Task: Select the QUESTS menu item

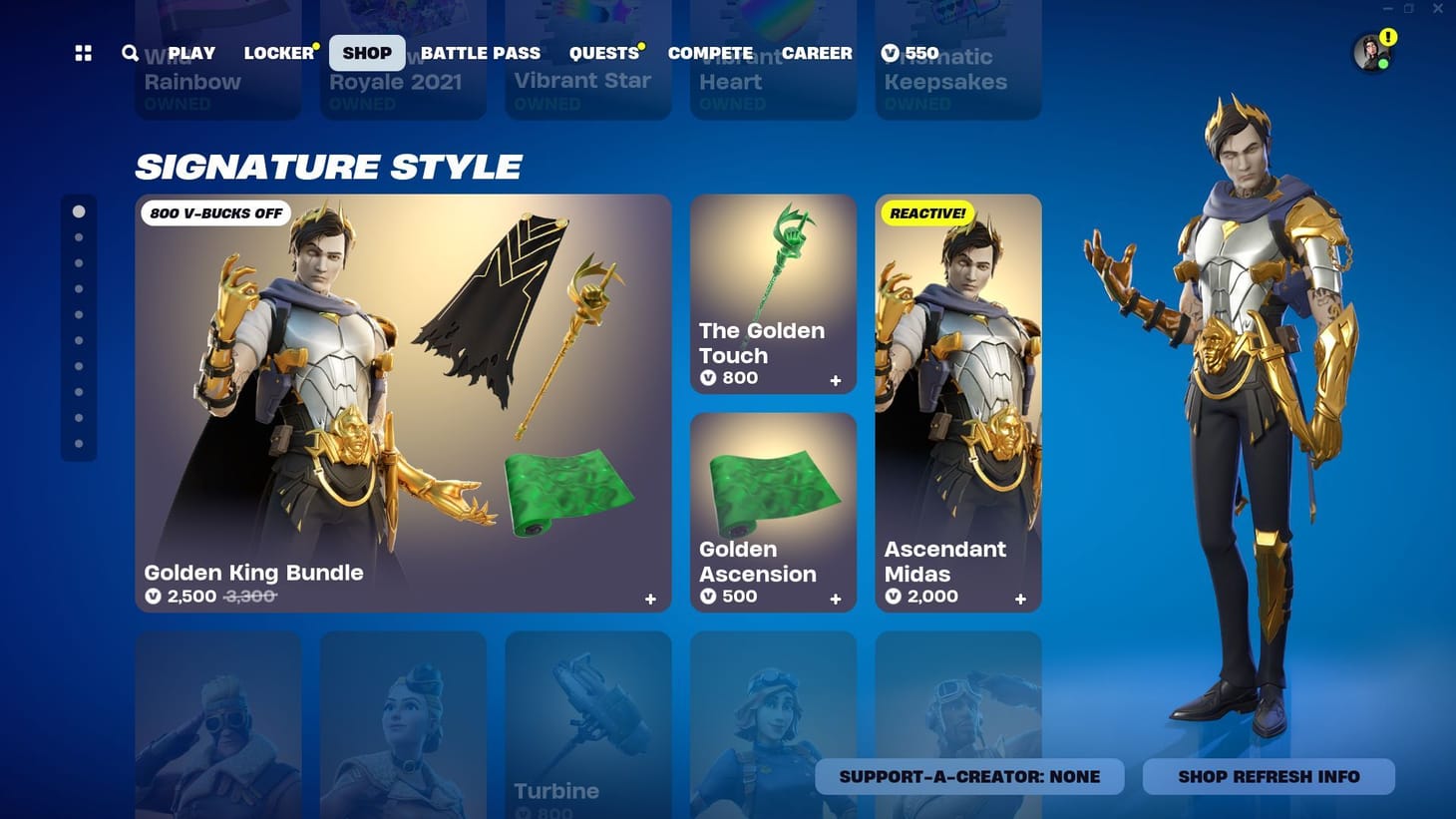Action: click(602, 53)
